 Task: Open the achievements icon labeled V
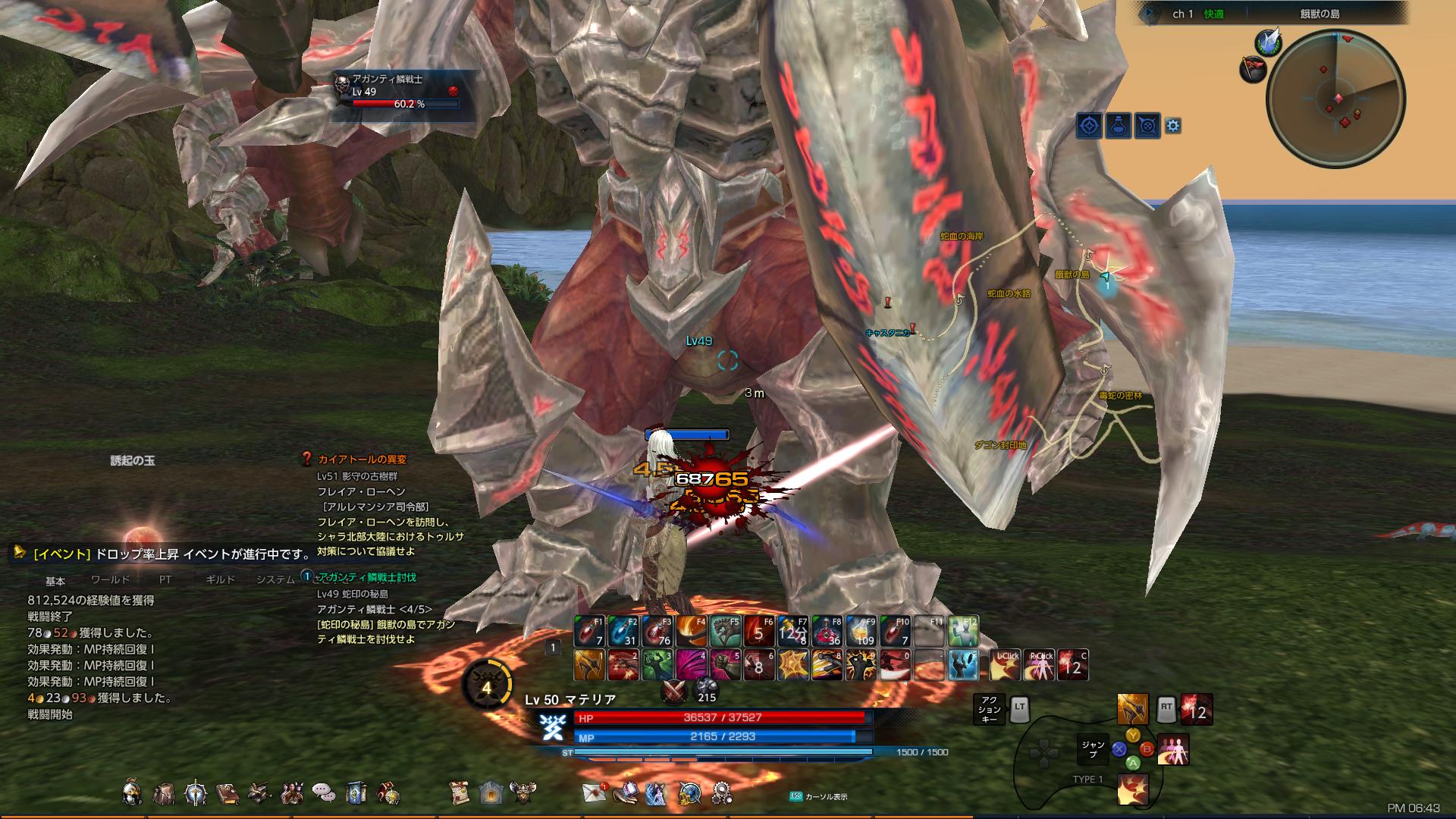coord(388,792)
